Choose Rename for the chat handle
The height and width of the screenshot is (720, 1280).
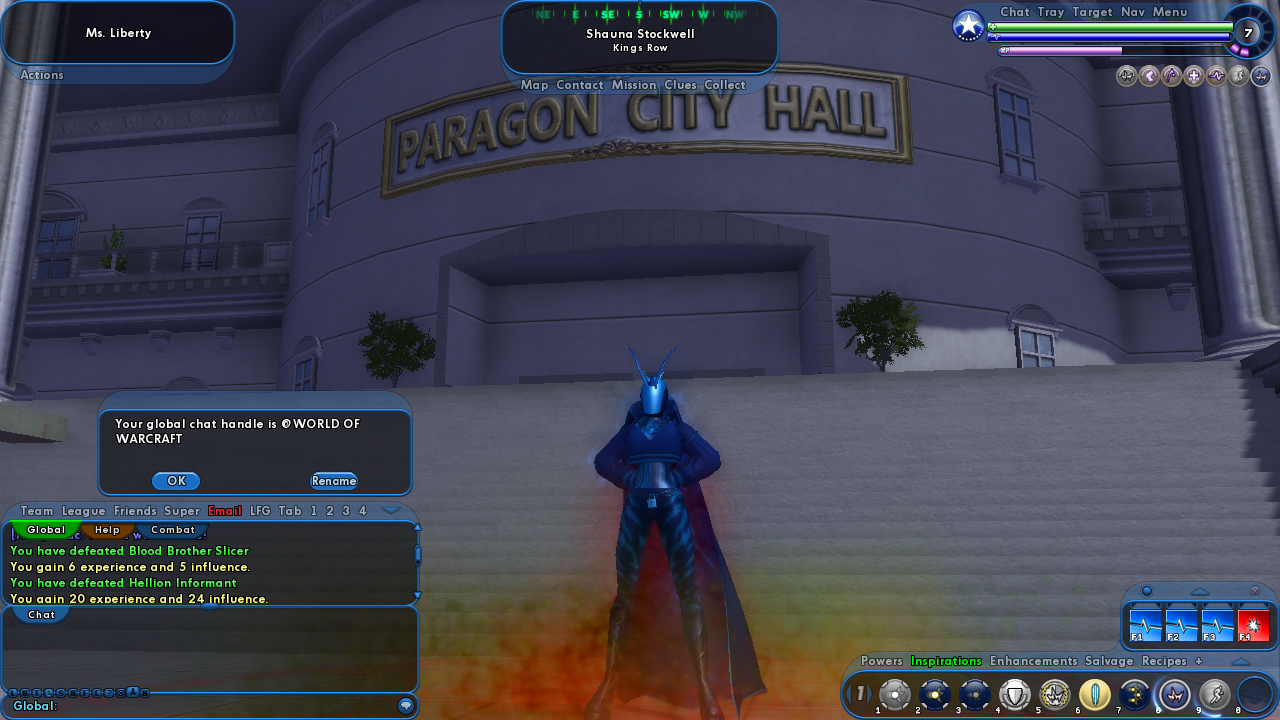click(334, 481)
